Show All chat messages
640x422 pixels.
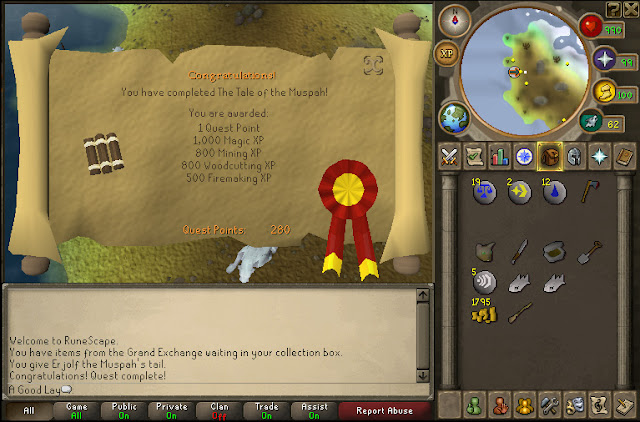[29, 410]
